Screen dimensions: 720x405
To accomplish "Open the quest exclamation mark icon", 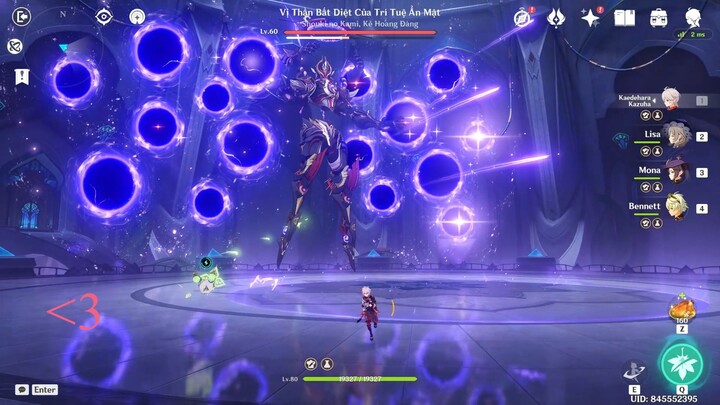I will 22,76.
